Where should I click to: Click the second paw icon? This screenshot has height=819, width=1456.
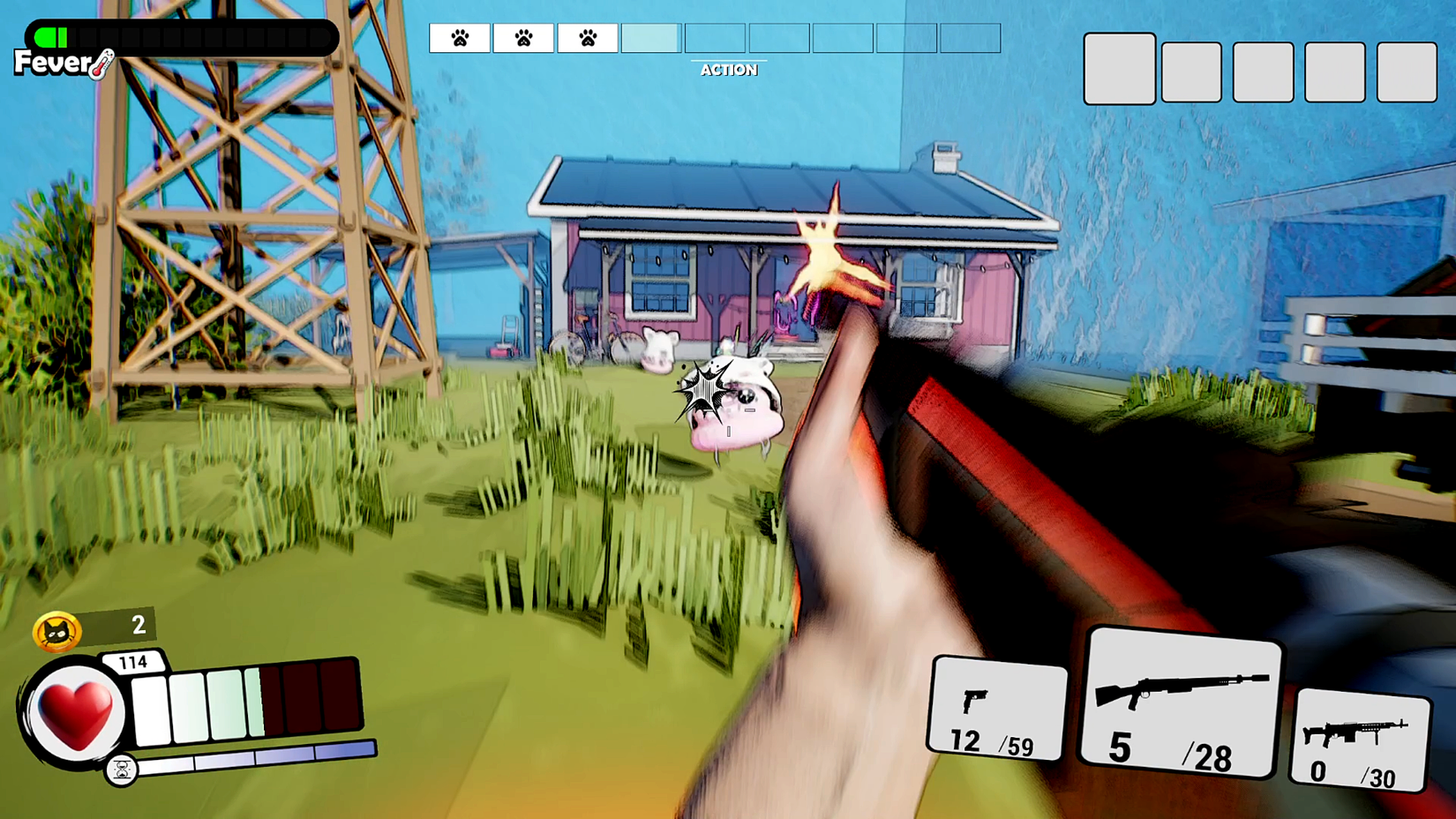(523, 37)
